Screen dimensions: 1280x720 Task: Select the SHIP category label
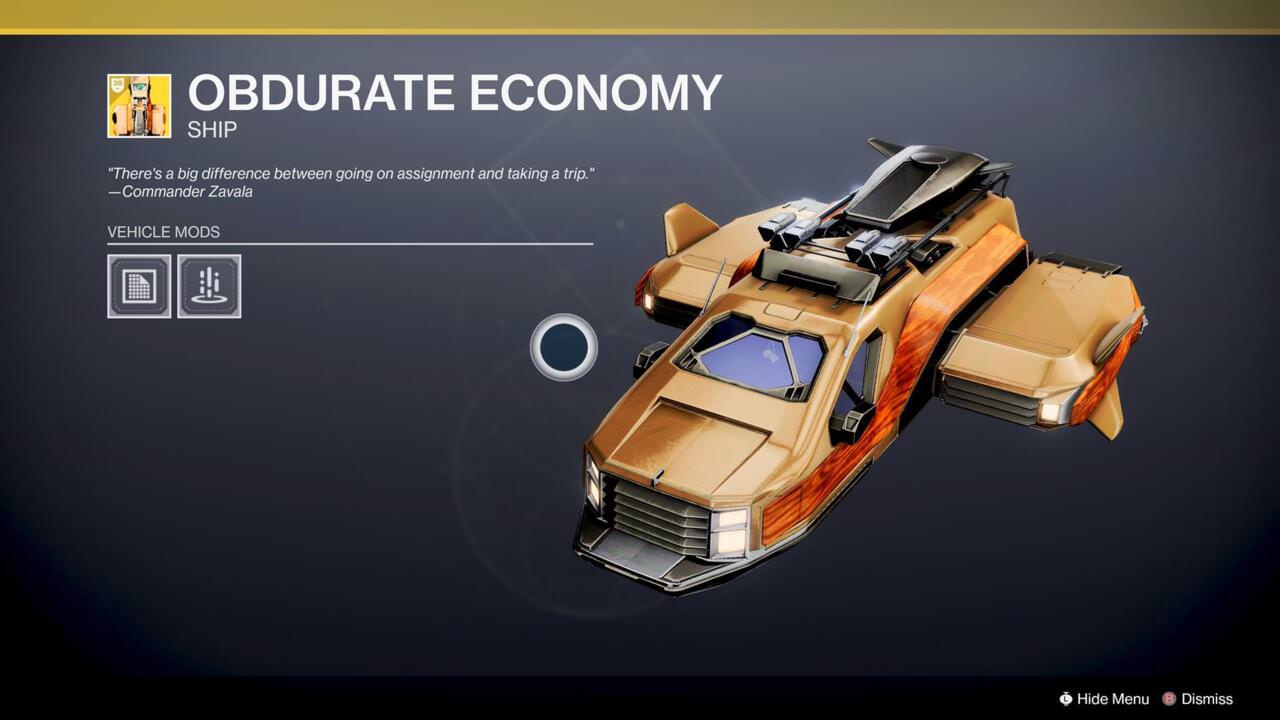click(x=213, y=129)
